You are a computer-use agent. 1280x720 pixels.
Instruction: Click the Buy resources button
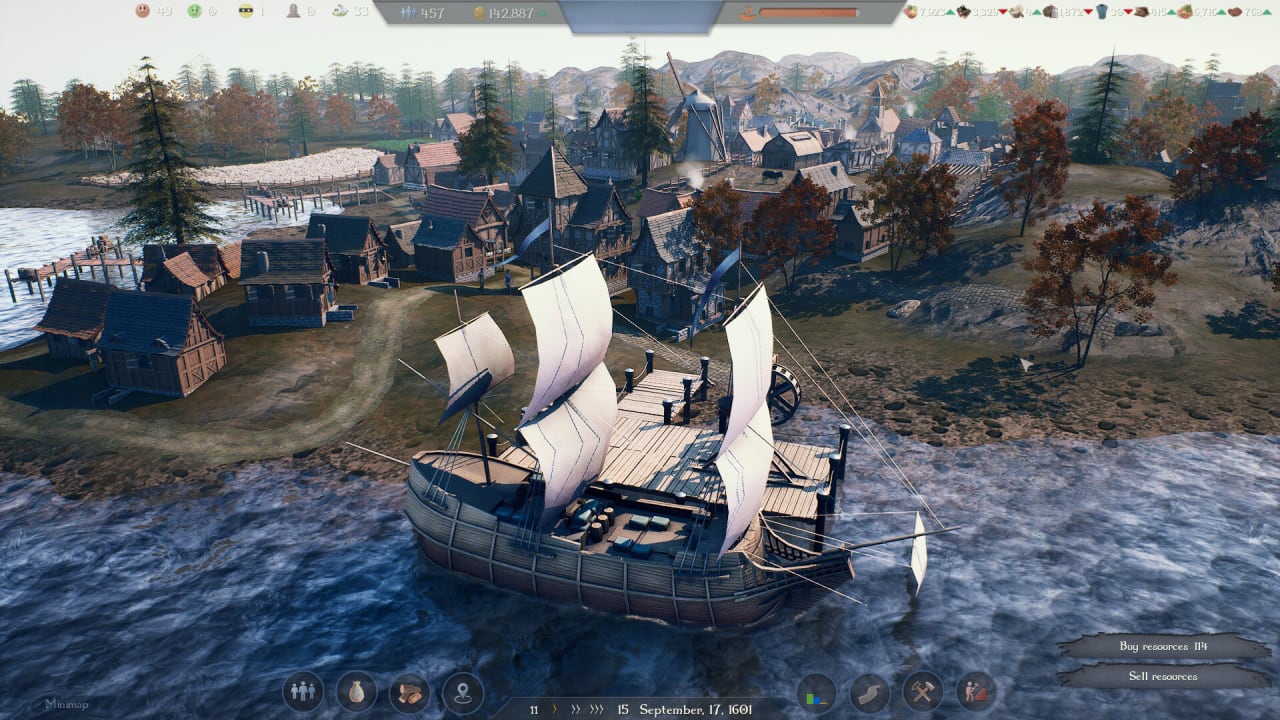1163,646
